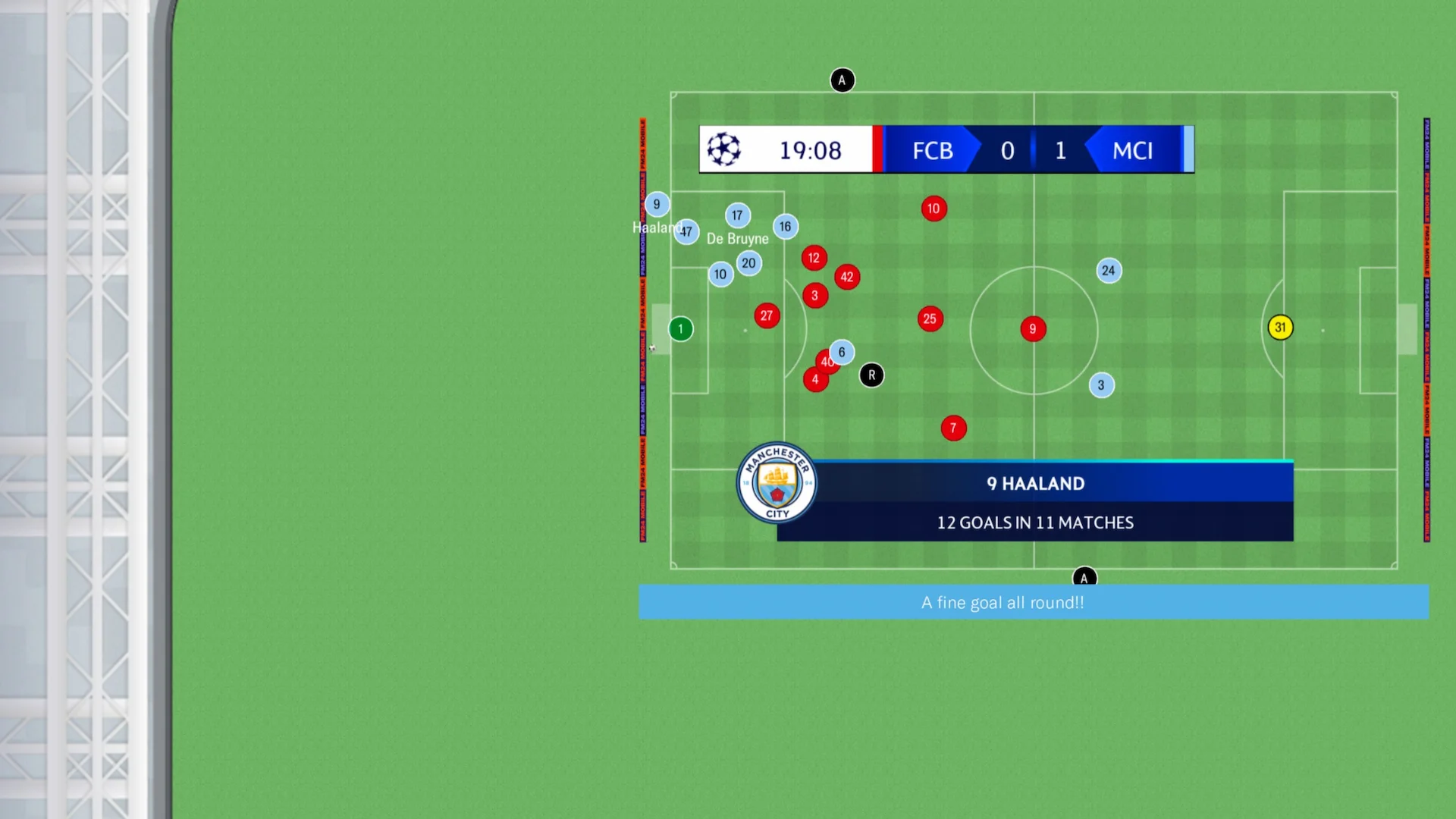Click blue City player number 24
This screenshot has width=1456, height=819.
pos(1108,270)
